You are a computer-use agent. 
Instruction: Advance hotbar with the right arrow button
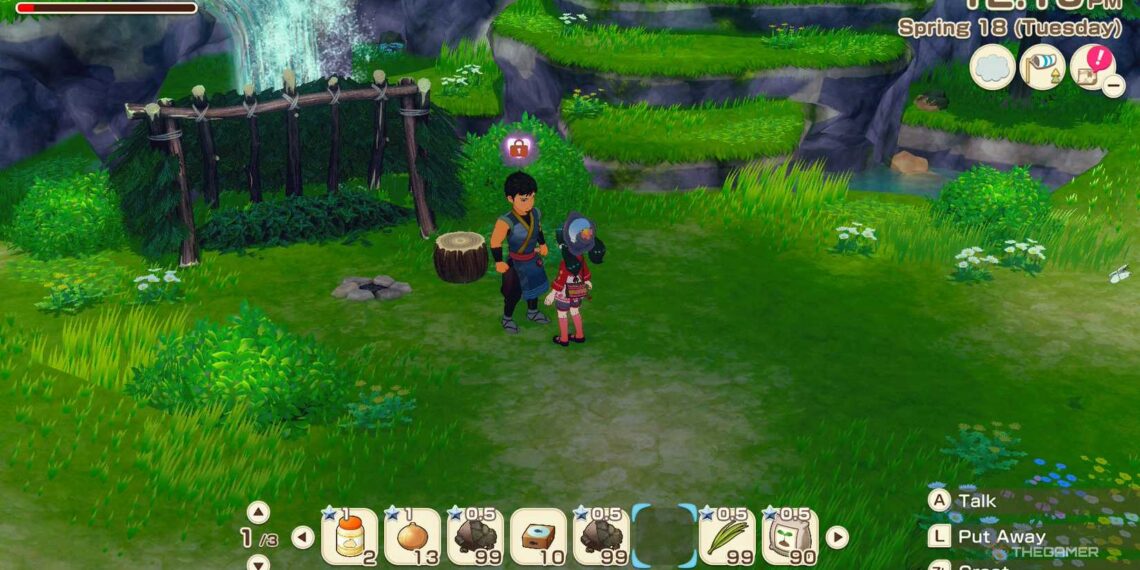tap(837, 537)
